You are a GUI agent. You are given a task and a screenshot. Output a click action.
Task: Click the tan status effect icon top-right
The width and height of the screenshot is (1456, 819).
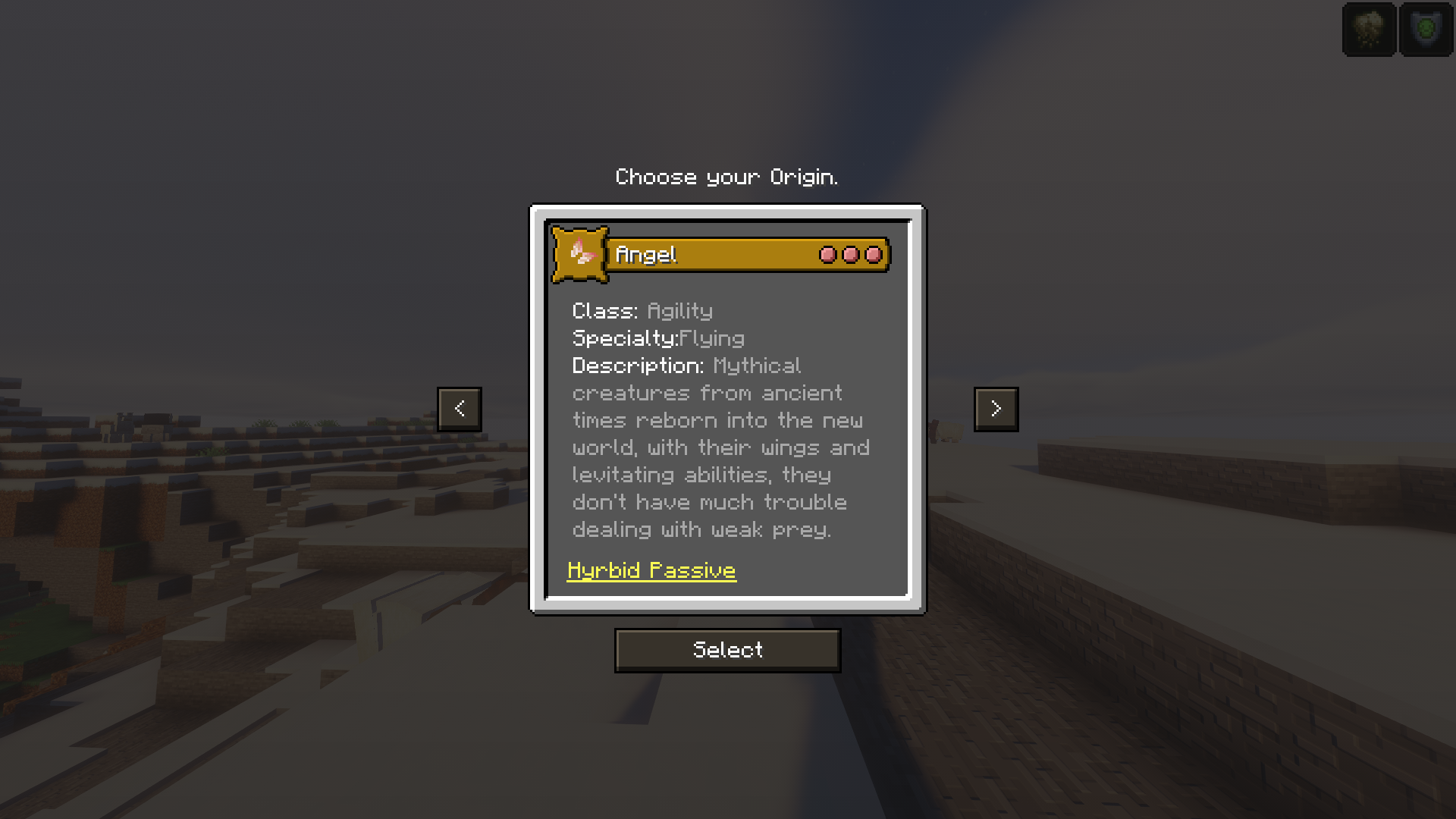[x=1368, y=30]
